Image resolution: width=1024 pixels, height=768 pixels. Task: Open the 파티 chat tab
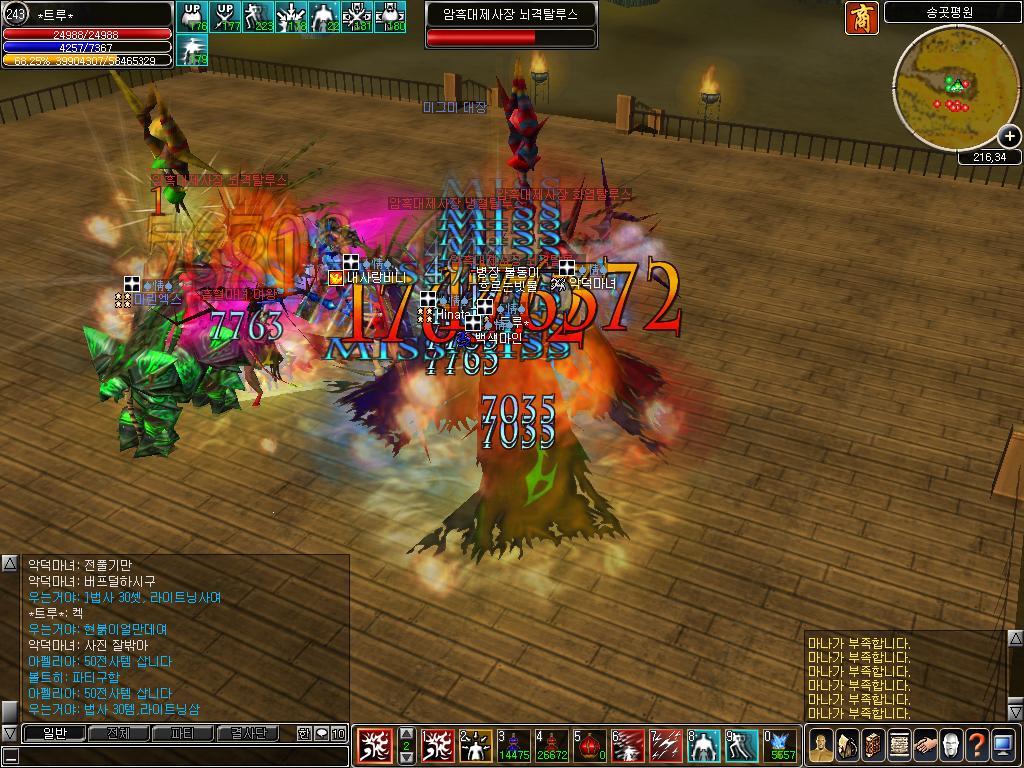(x=184, y=734)
